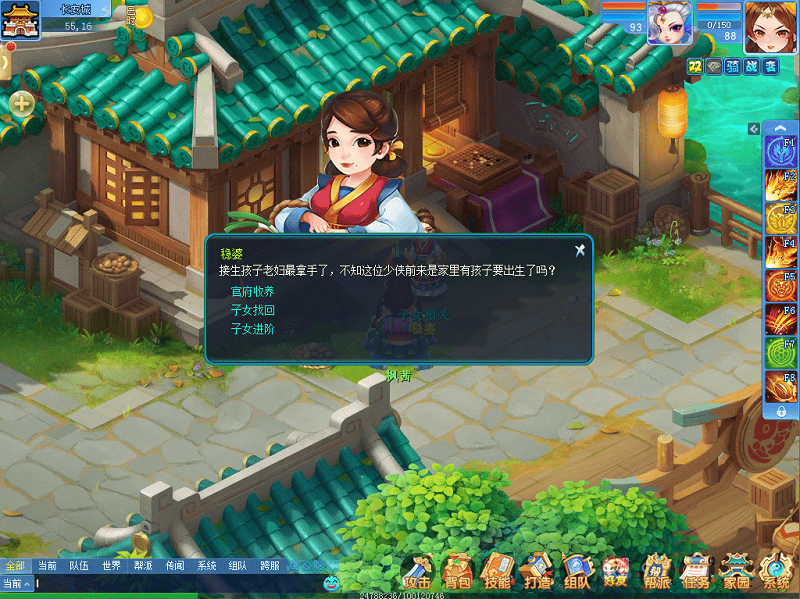Close the 稳婆 dialogue box
The height and width of the screenshot is (599, 800).
pos(579,250)
